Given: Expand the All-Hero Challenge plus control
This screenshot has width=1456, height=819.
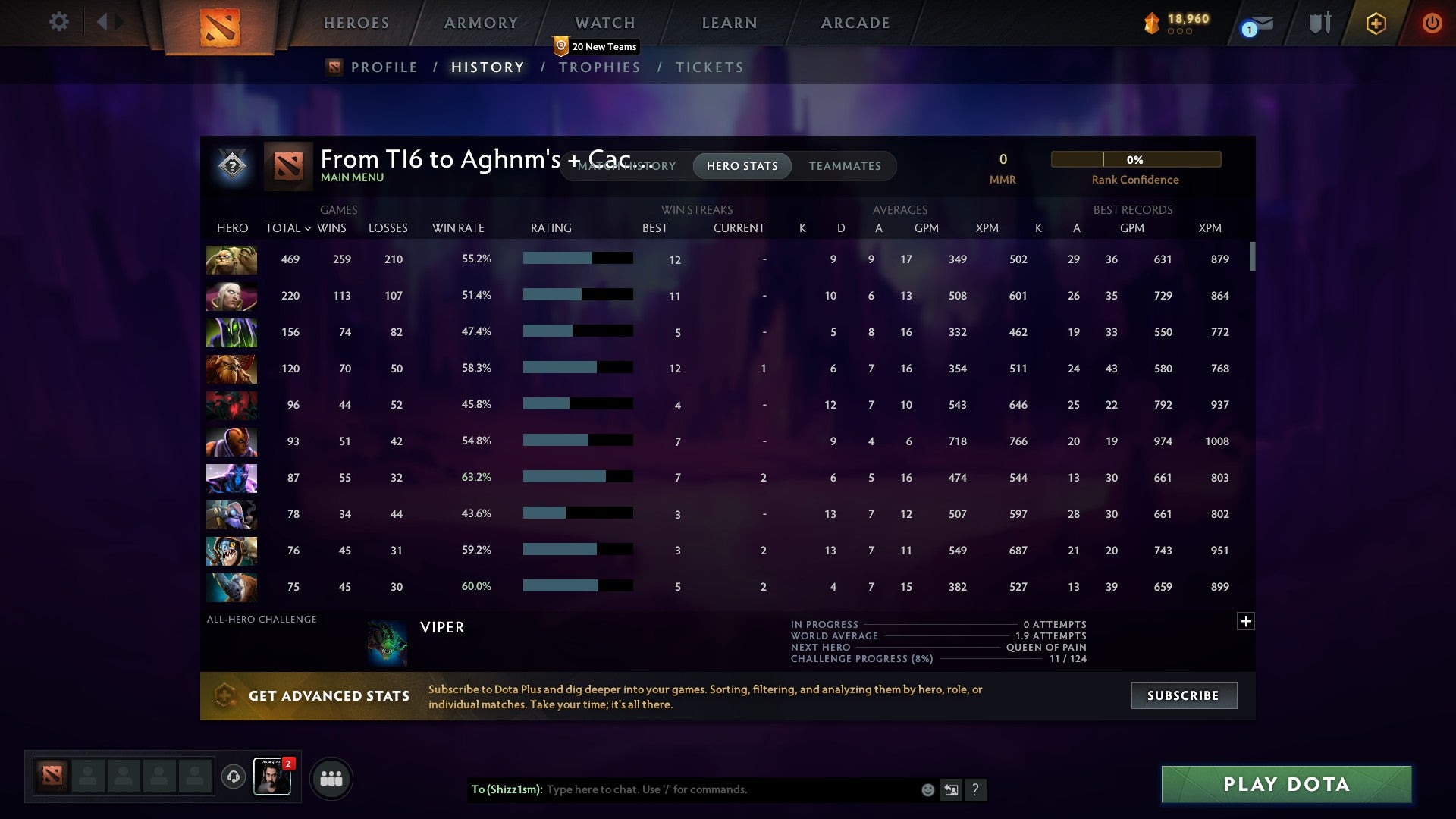Looking at the screenshot, I should click(1246, 620).
